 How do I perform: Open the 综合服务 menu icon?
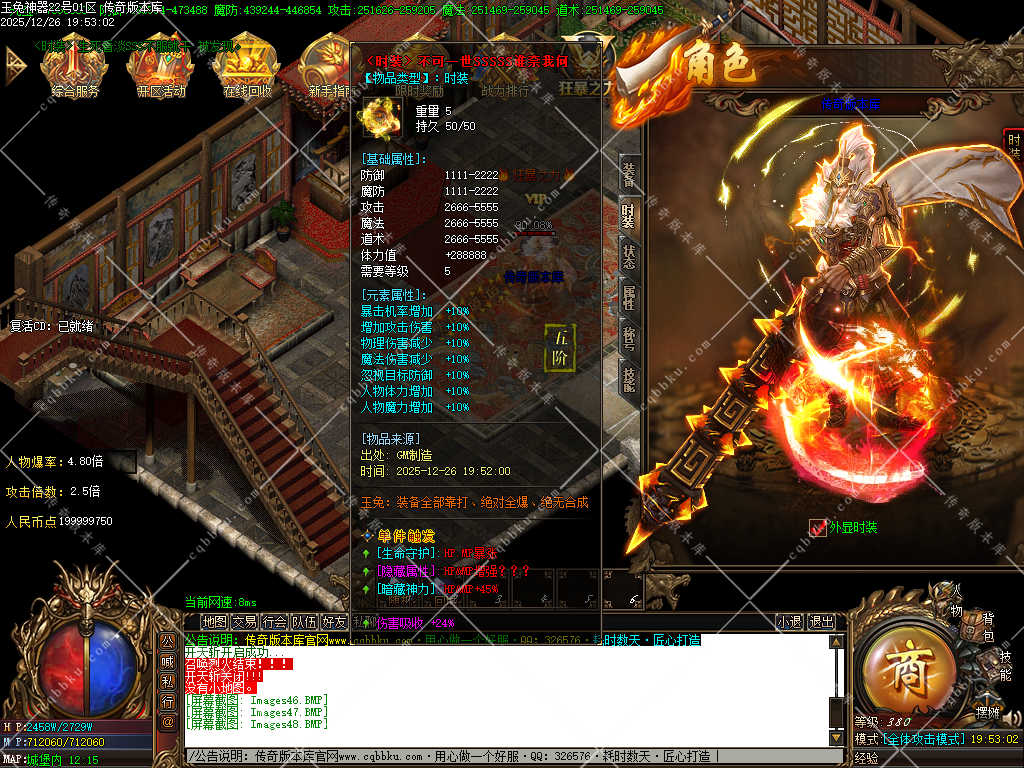tap(75, 66)
